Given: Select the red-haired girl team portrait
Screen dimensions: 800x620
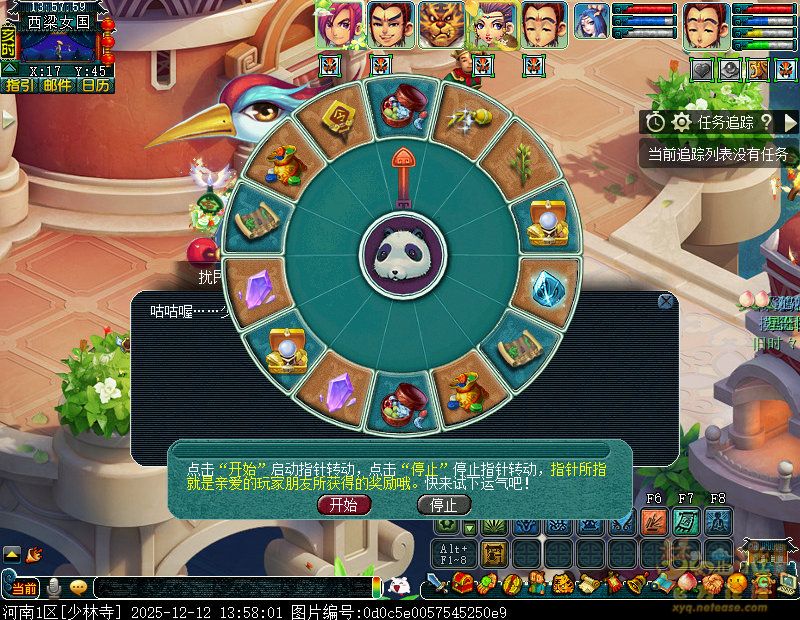Looking at the screenshot, I should tap(340, 25).
